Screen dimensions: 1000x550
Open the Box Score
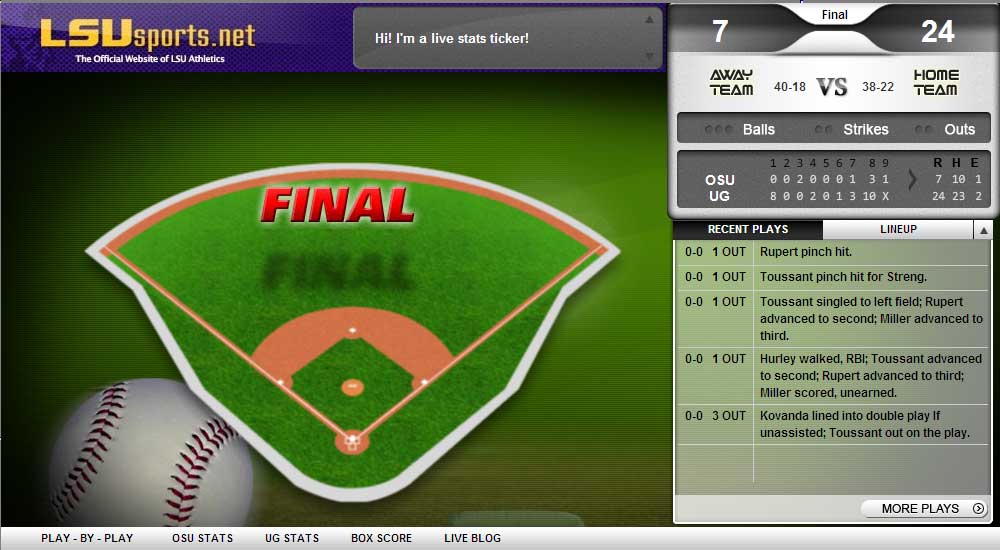[x=381, y=538]
